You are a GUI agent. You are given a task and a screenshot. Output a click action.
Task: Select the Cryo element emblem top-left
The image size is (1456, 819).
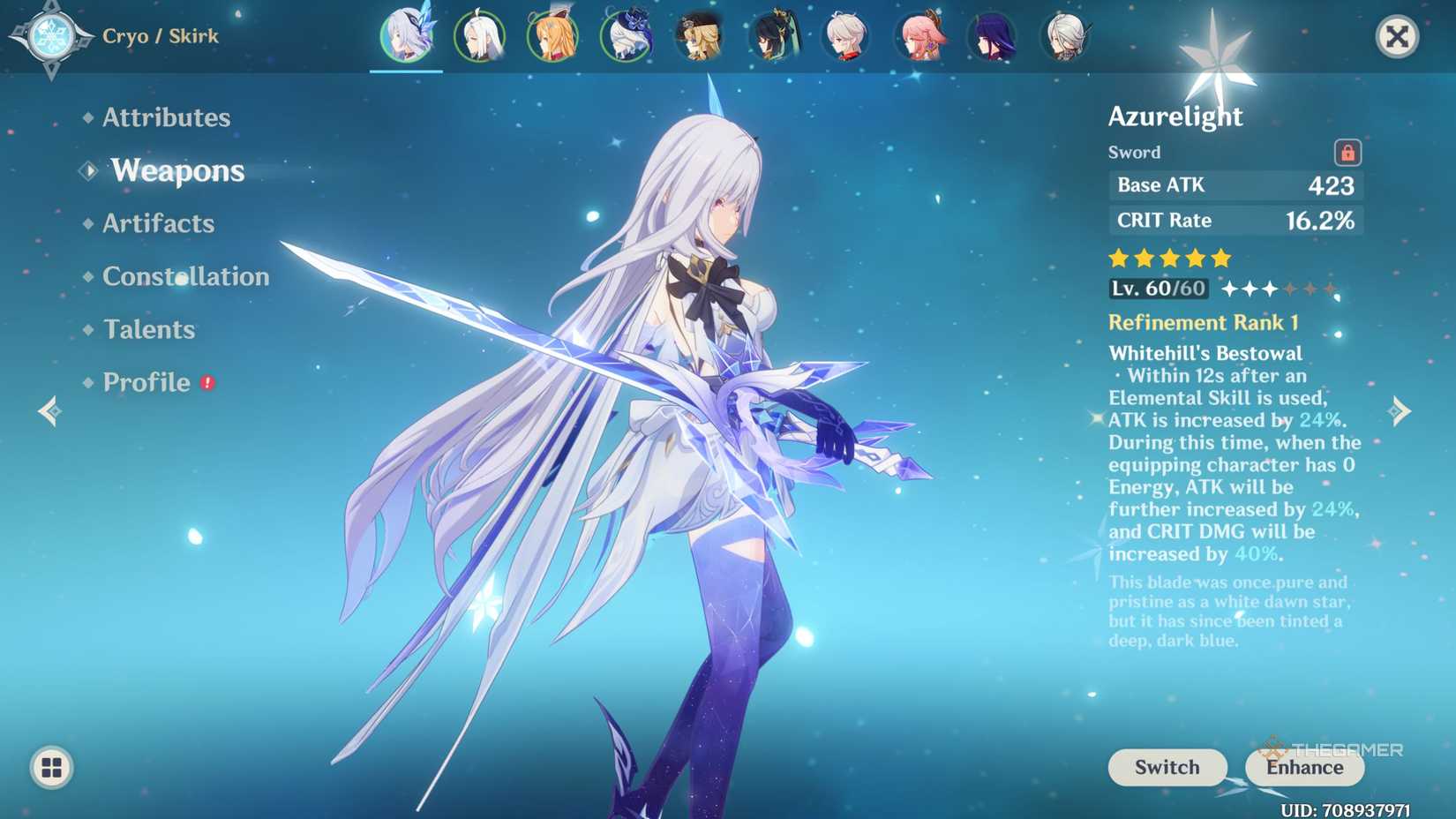[50, 37]
